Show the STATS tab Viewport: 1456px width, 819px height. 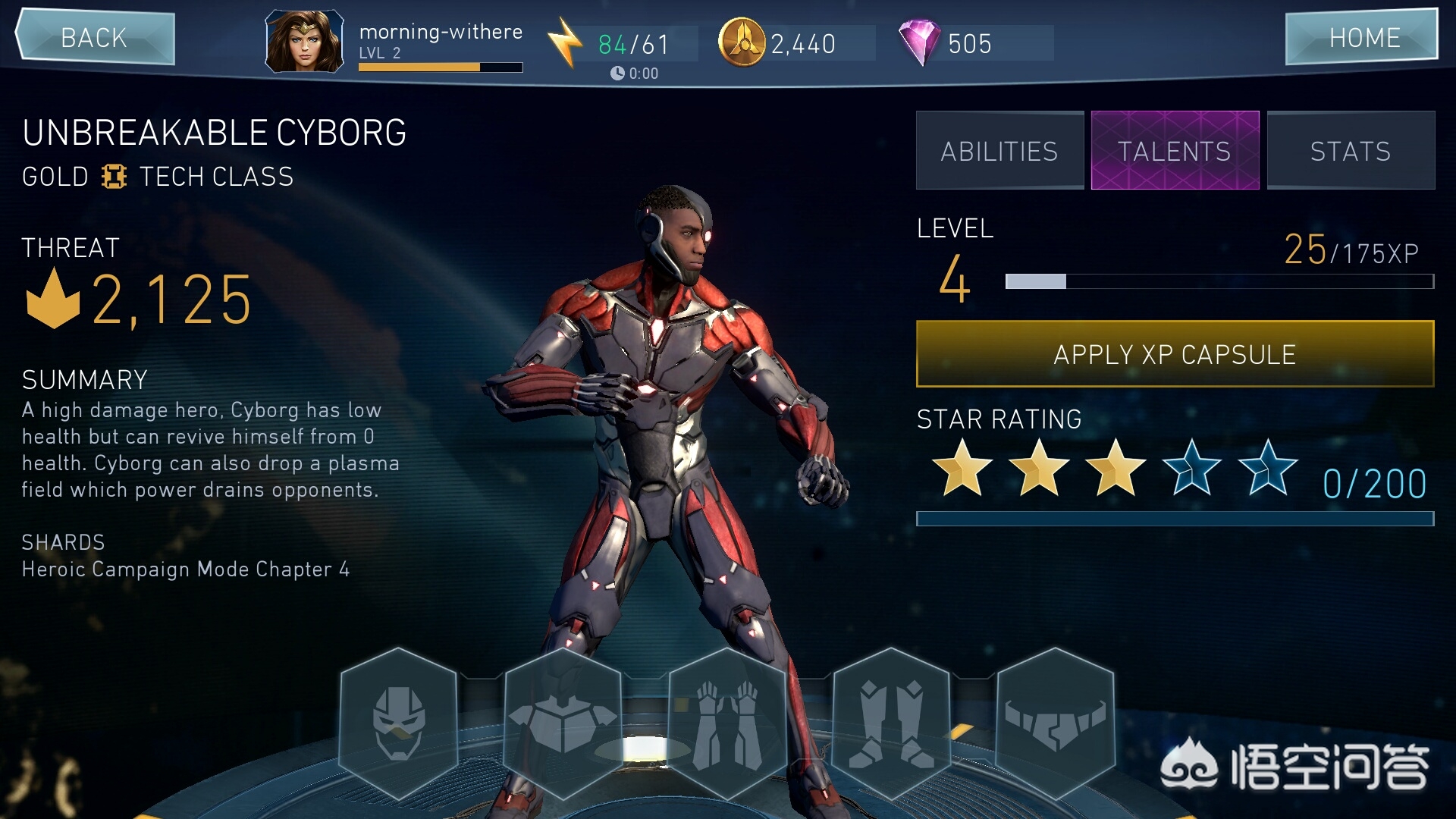1351,151
